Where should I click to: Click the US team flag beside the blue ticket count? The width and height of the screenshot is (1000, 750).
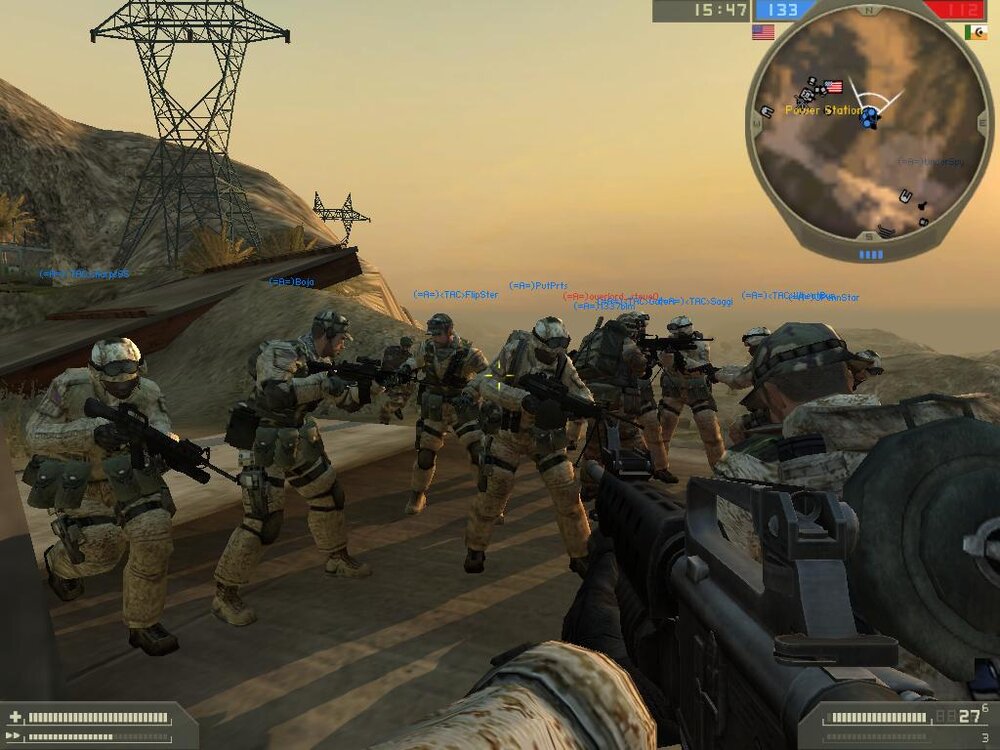point(763,32)
